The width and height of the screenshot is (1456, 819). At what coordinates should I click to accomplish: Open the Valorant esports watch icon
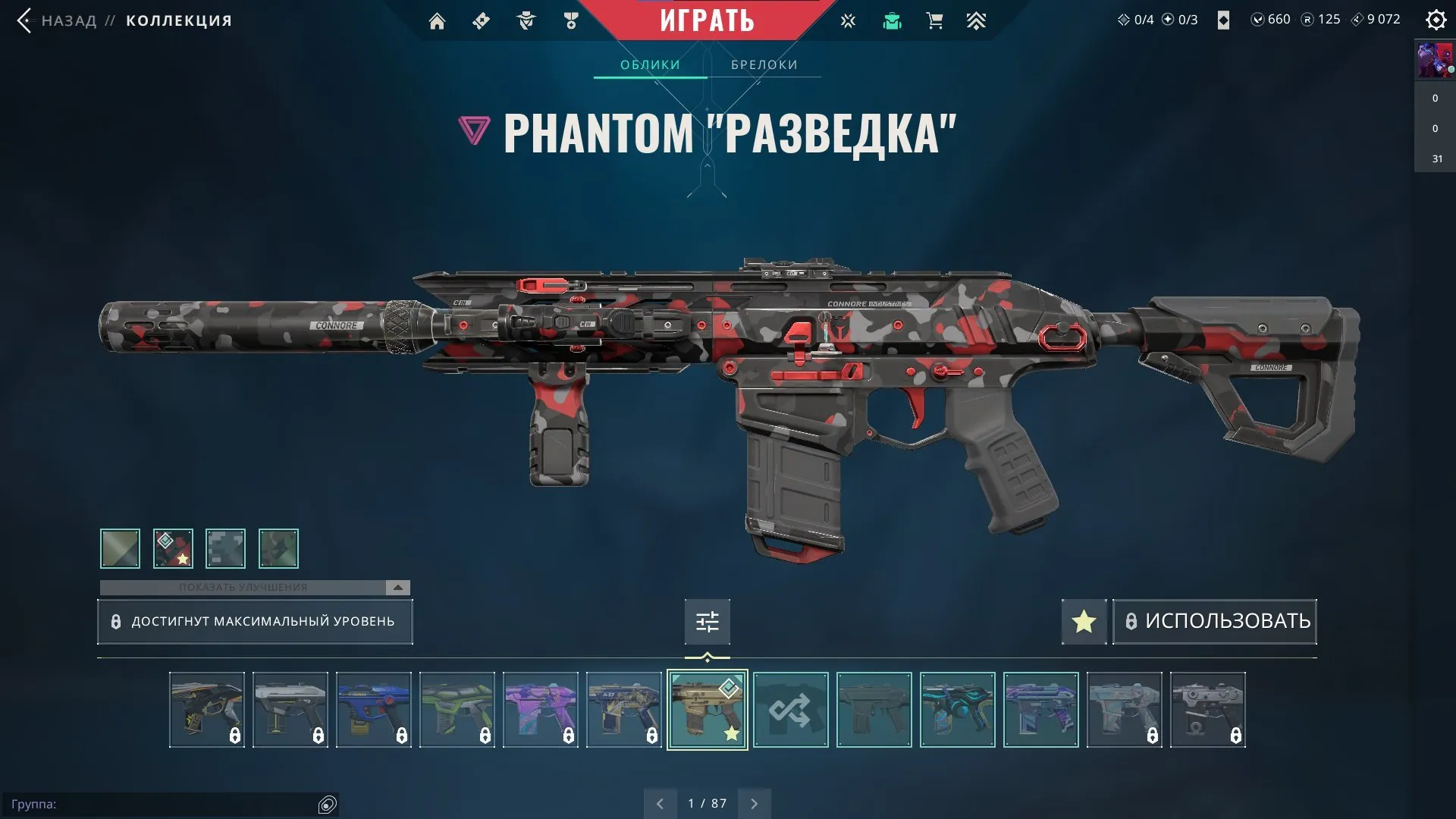[x=848, y=20]
